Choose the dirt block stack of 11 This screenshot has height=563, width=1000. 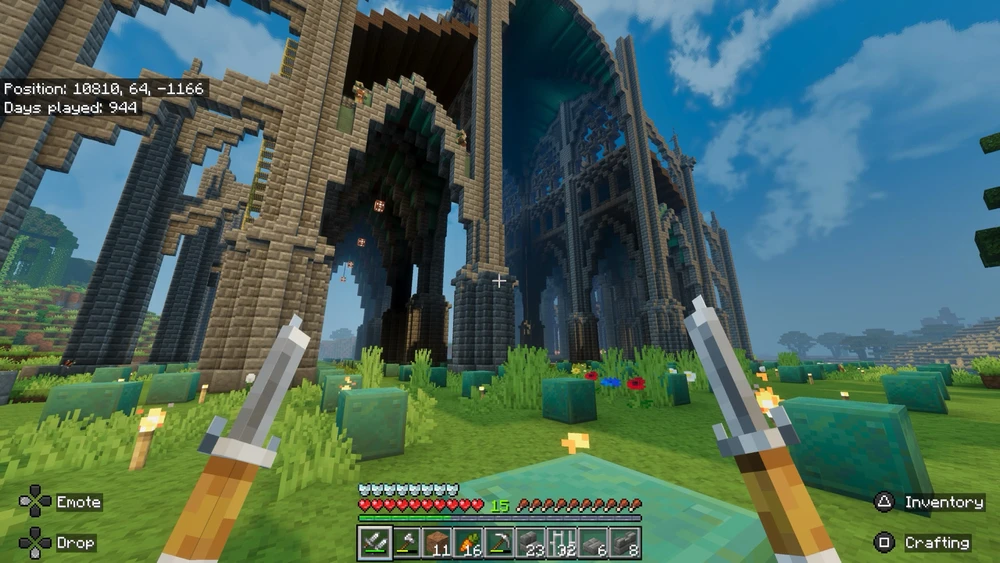coord(437,543)
